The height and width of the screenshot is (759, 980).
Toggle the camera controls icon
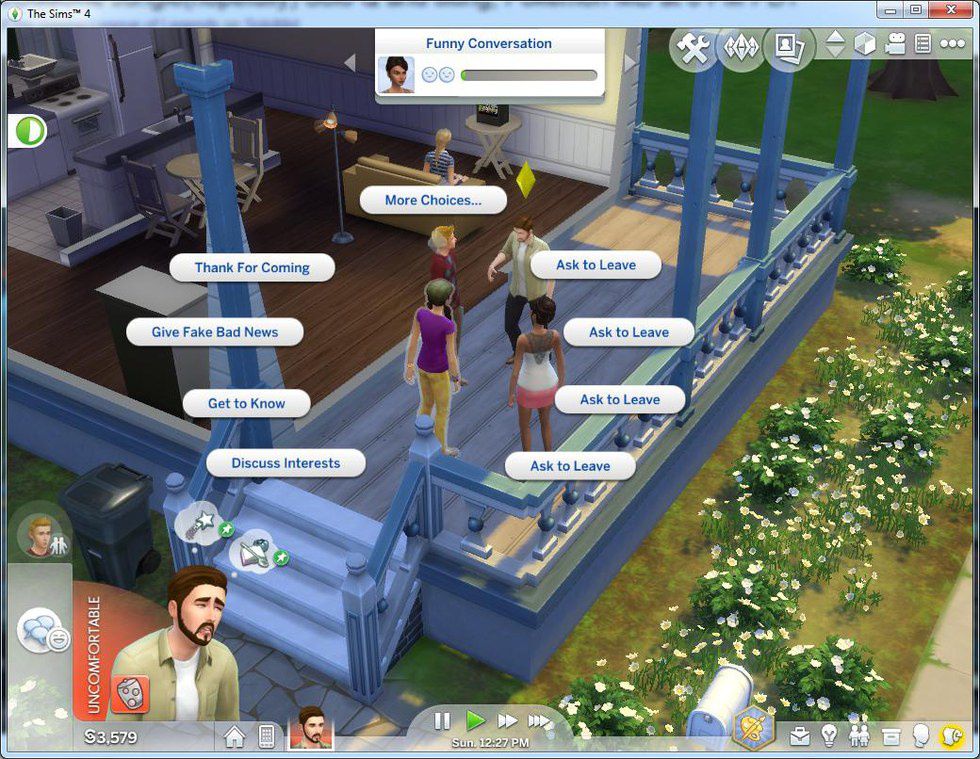[x=895, y=44]
